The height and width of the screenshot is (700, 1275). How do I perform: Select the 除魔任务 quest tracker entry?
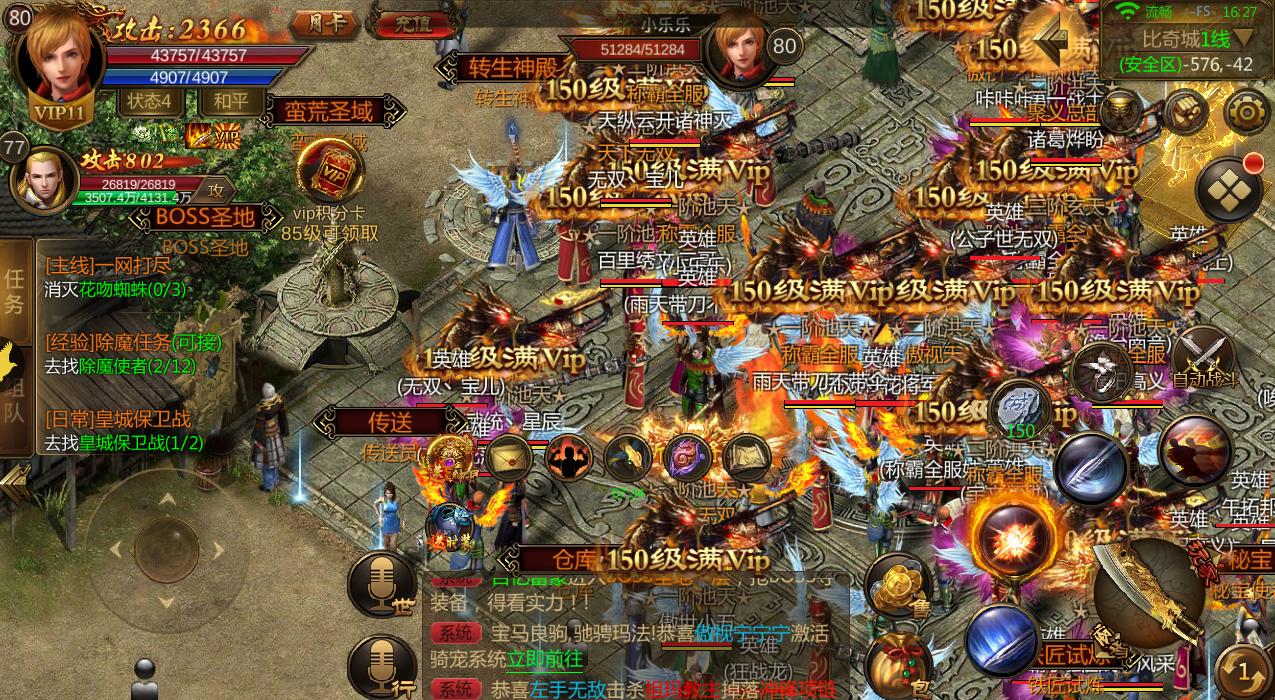tap(133, 343)
